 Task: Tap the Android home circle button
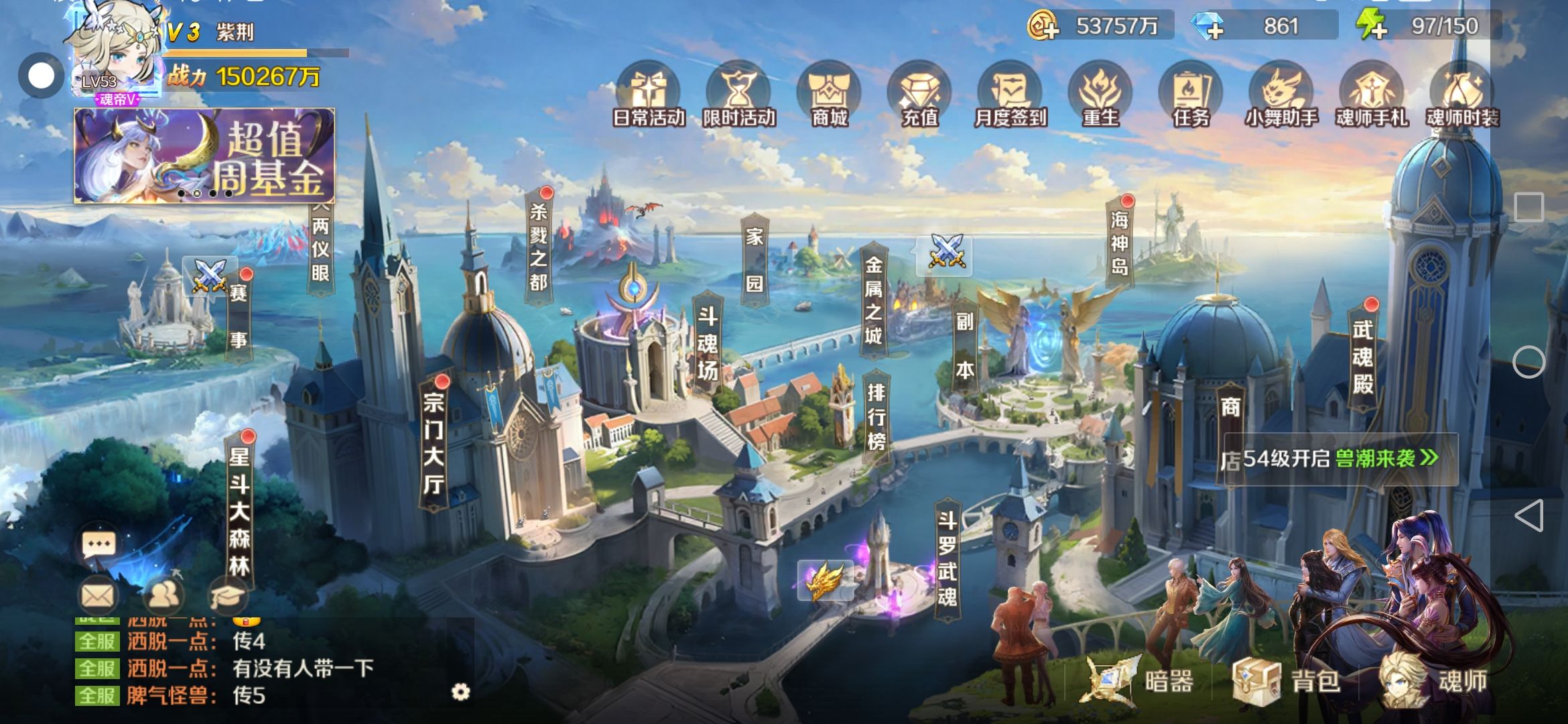(1528, 363)
